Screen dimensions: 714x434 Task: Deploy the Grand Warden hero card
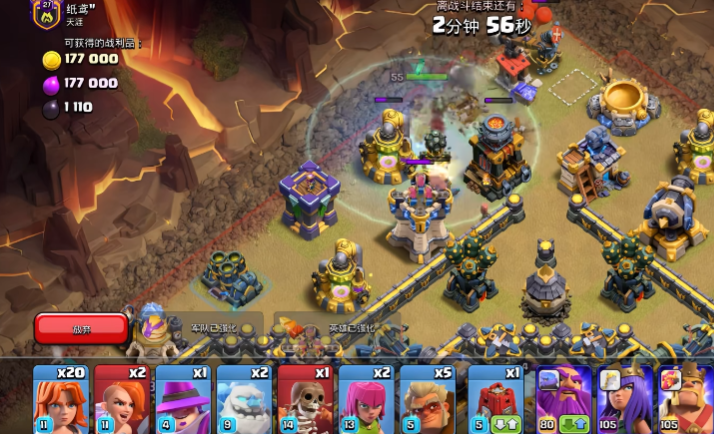[564, 398]
